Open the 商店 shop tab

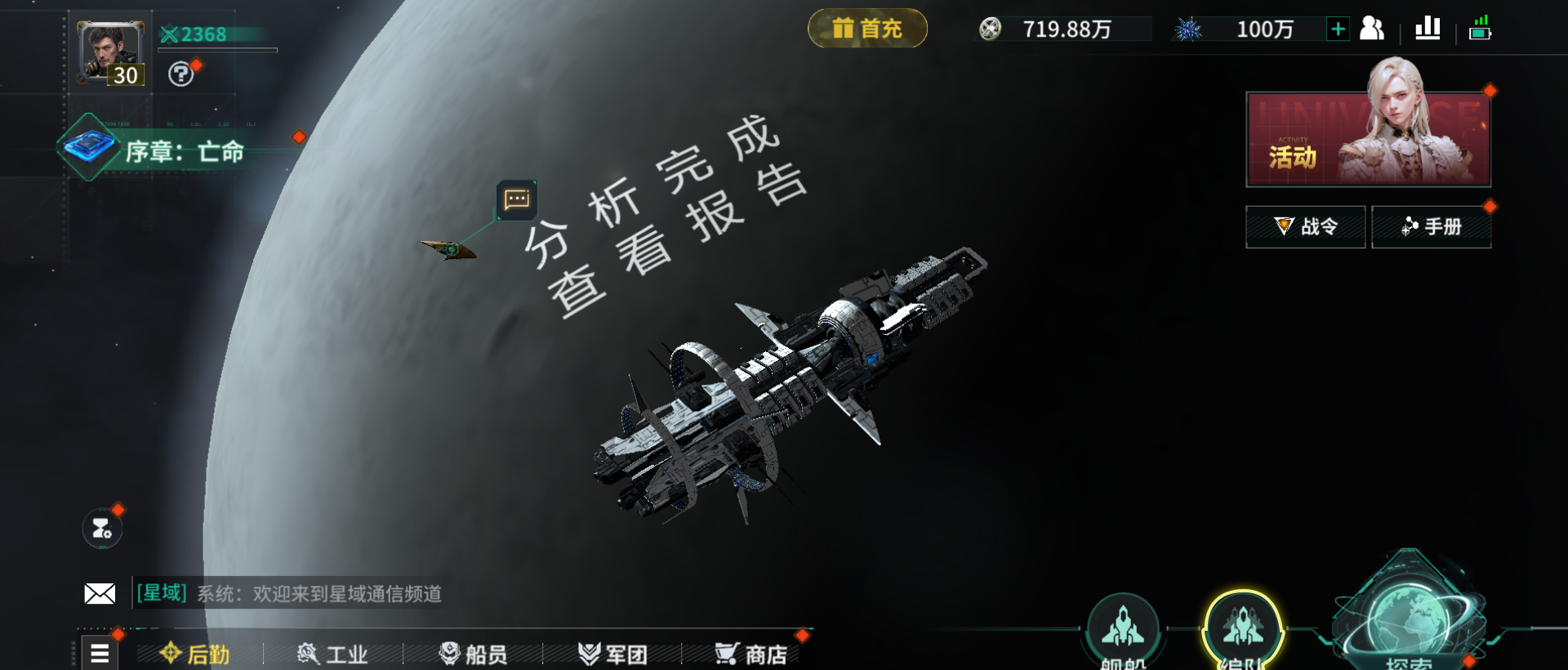click(x=753, y=653)
